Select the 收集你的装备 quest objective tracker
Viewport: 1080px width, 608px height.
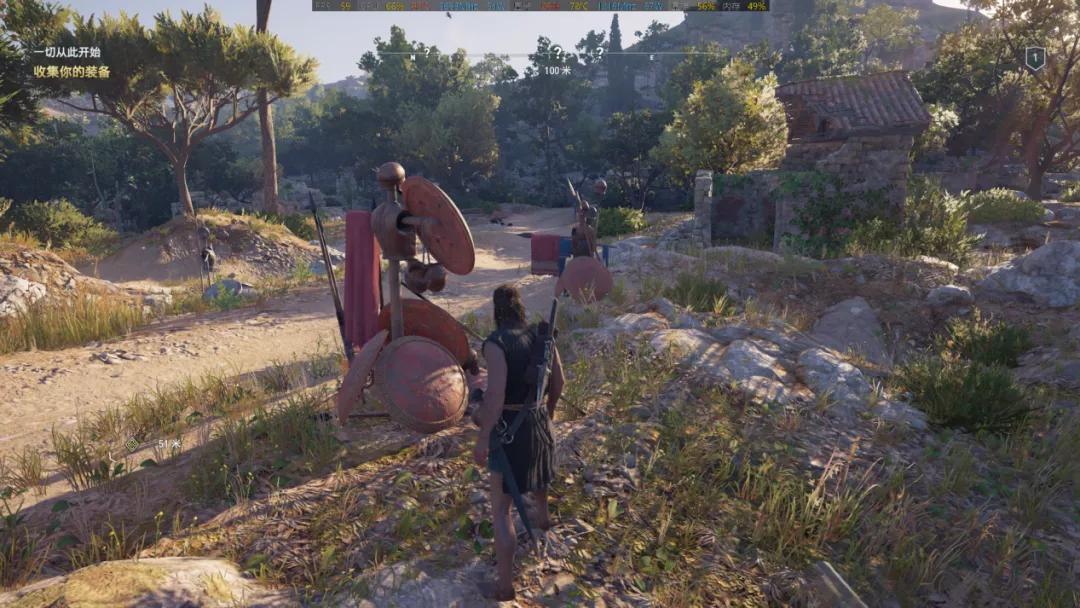point(72,72)
